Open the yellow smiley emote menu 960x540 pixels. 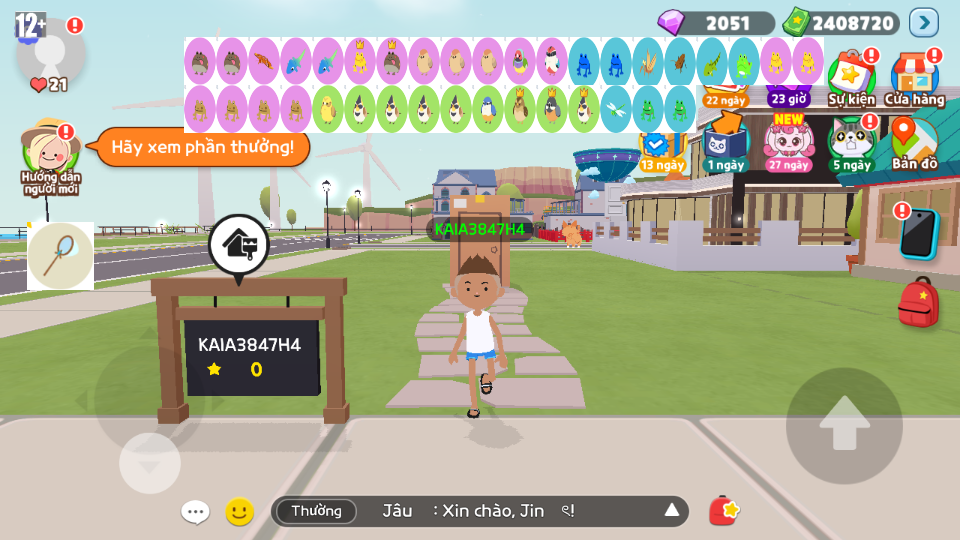pos(239,512)
